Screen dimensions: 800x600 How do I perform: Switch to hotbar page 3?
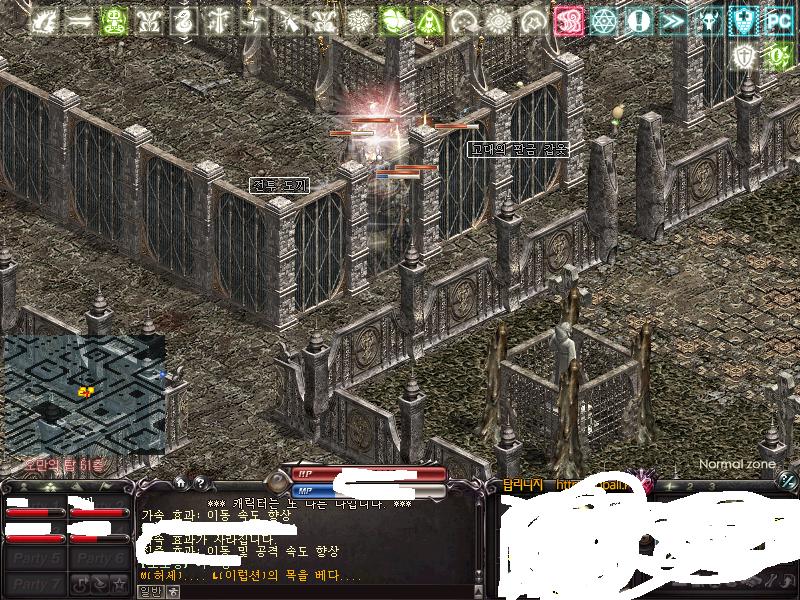[x=712, y=486]
